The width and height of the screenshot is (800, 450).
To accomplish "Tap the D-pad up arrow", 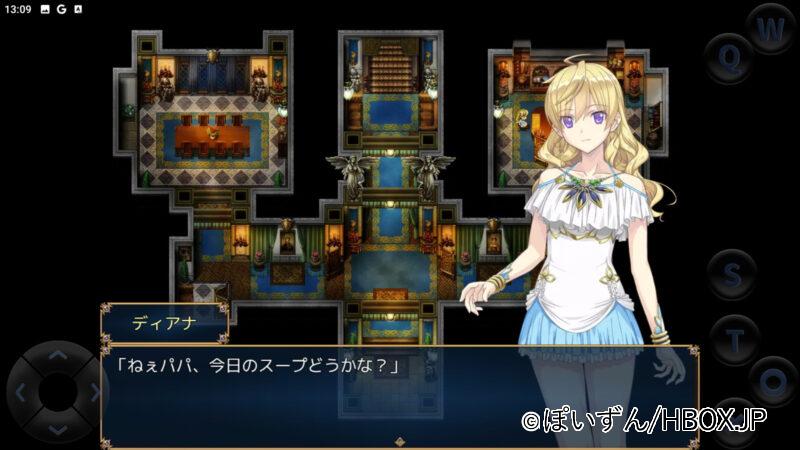I will tap(58, 355).
